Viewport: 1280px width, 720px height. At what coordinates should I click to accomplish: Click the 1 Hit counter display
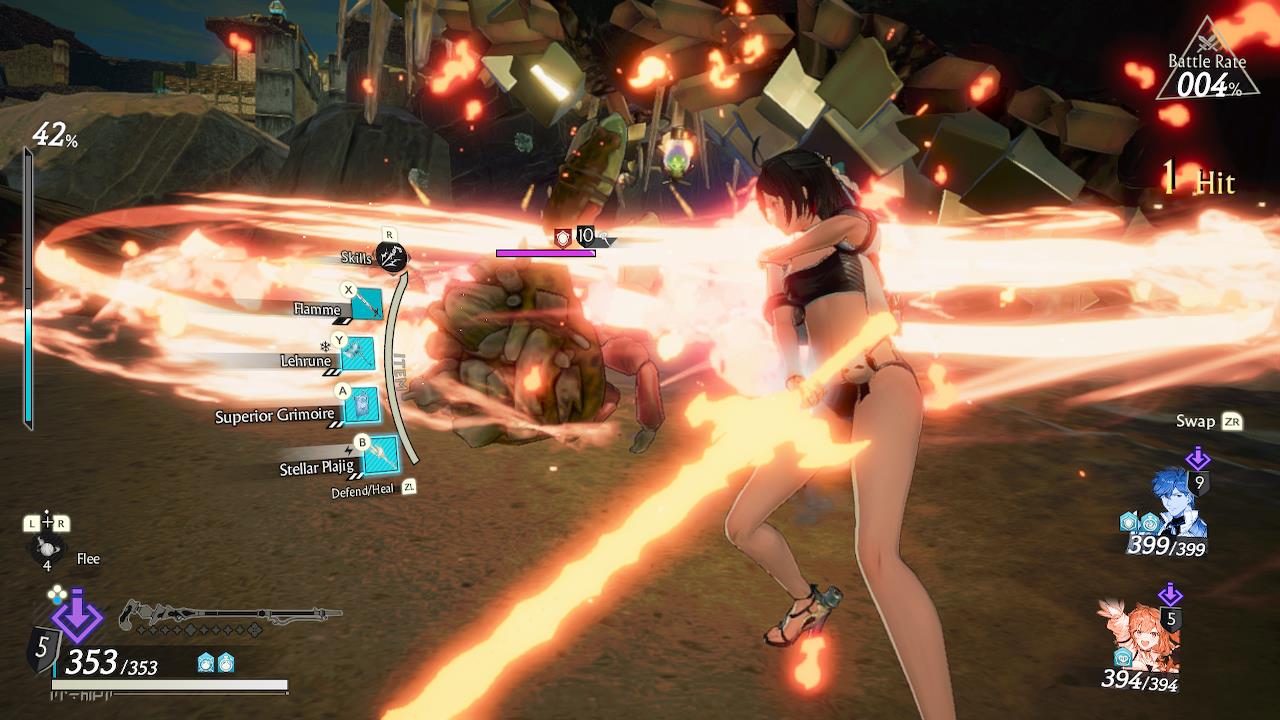pyautogui.click(x=1200, y=180)
